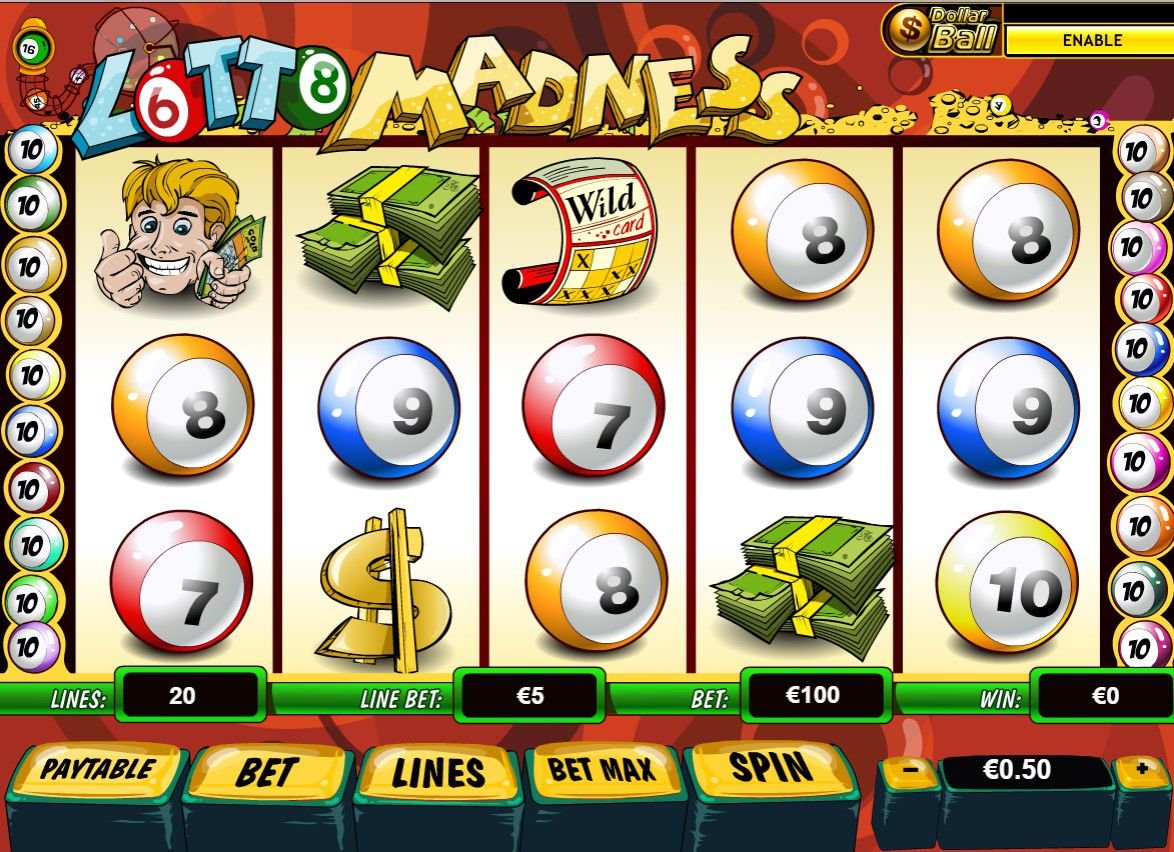Select the Lines button
The image size is (1174, 852).
point(438,772)
